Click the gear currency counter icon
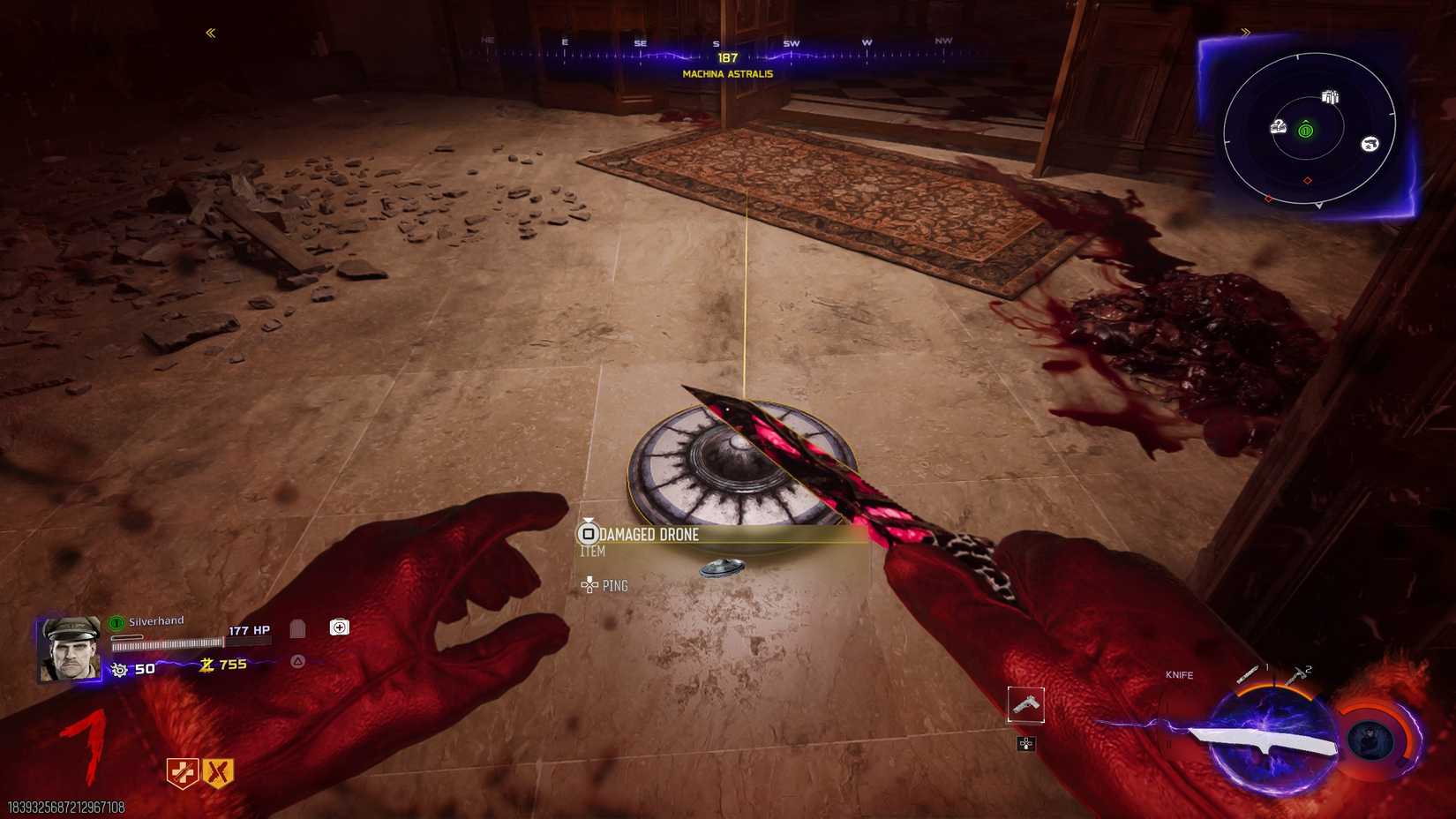 pyautogui.click(x=119, y=668)
